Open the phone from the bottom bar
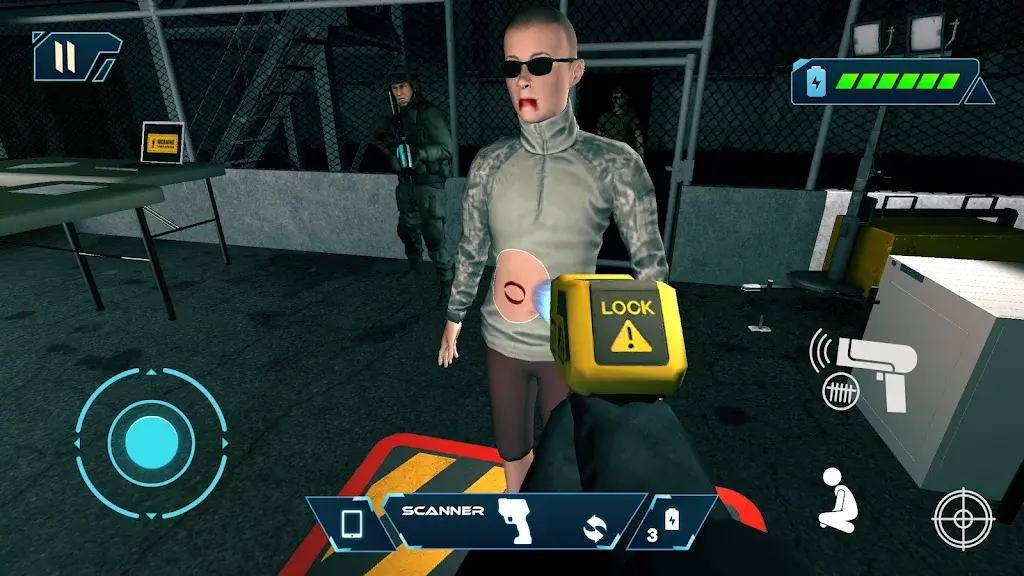 tap(351, 524)
